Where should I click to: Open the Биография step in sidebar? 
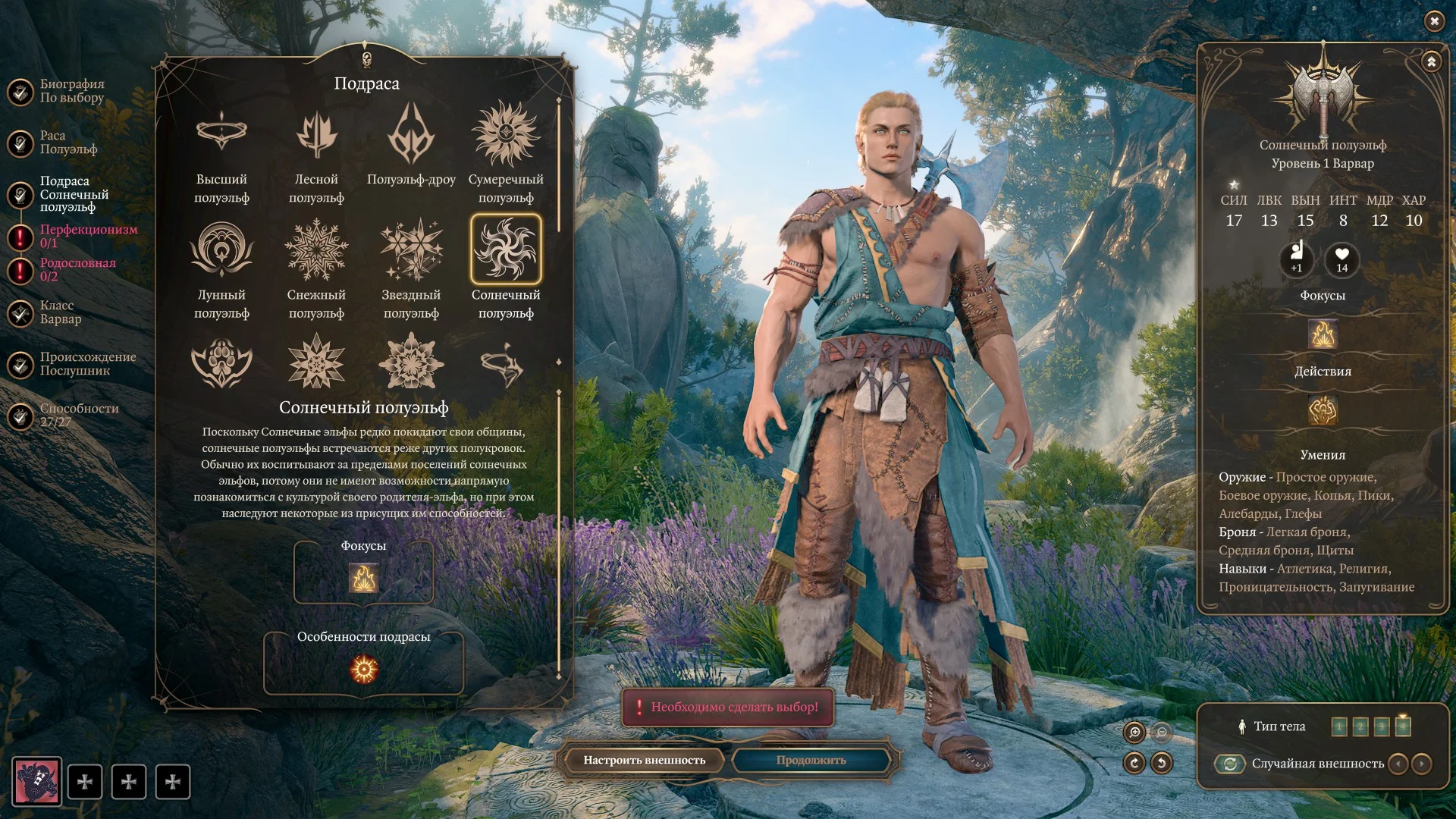[x=71, y=91]
